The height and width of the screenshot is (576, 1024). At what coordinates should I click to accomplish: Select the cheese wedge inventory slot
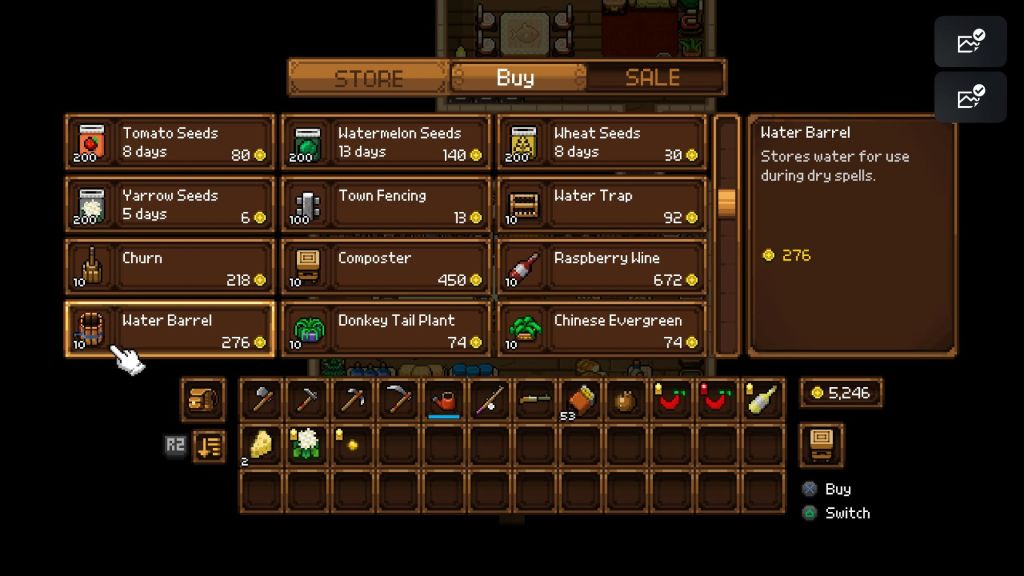[x=261, y=445]
